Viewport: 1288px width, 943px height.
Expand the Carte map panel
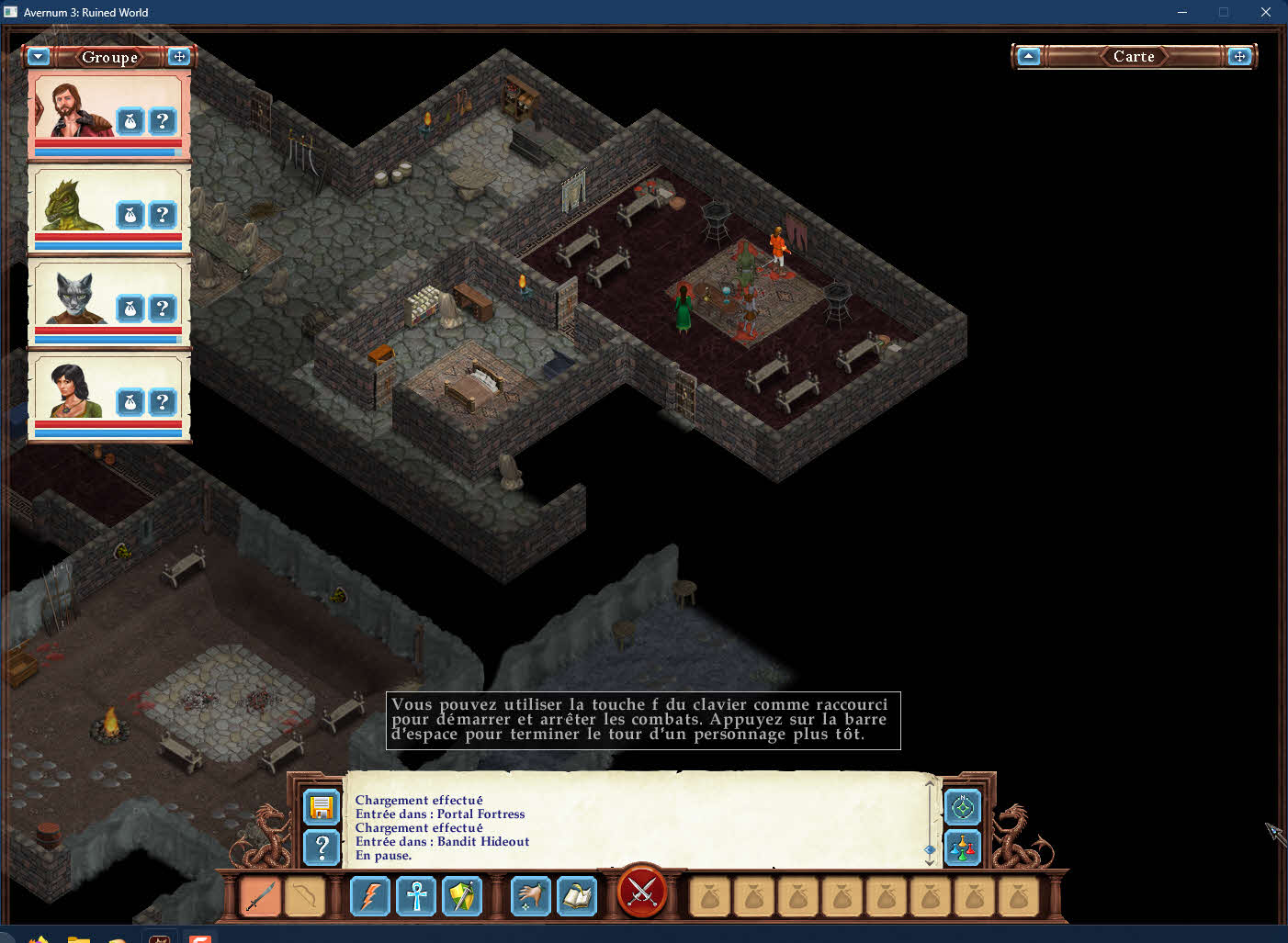(x=1029, y=57)
